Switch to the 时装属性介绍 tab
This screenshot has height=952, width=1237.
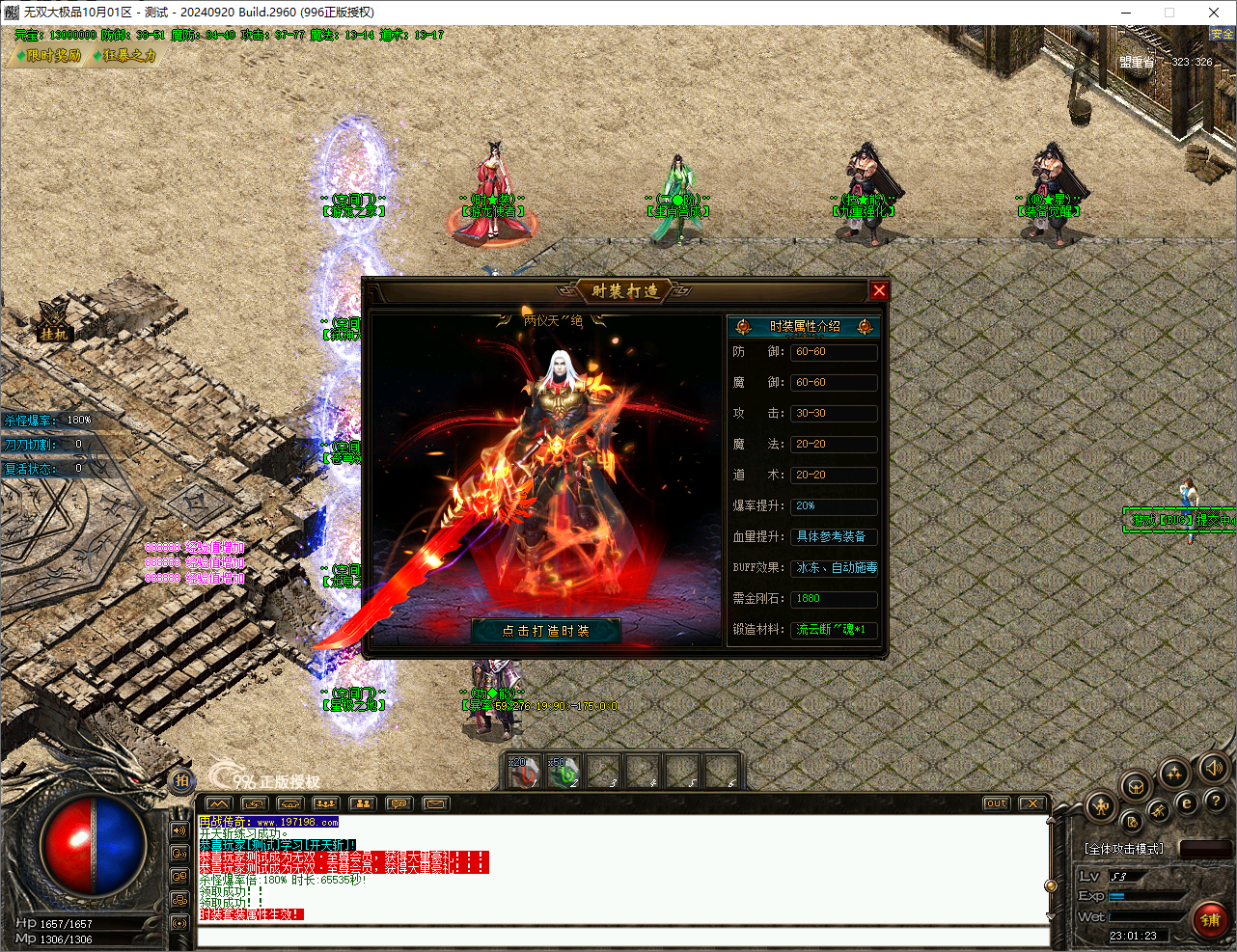coord(807,326)
